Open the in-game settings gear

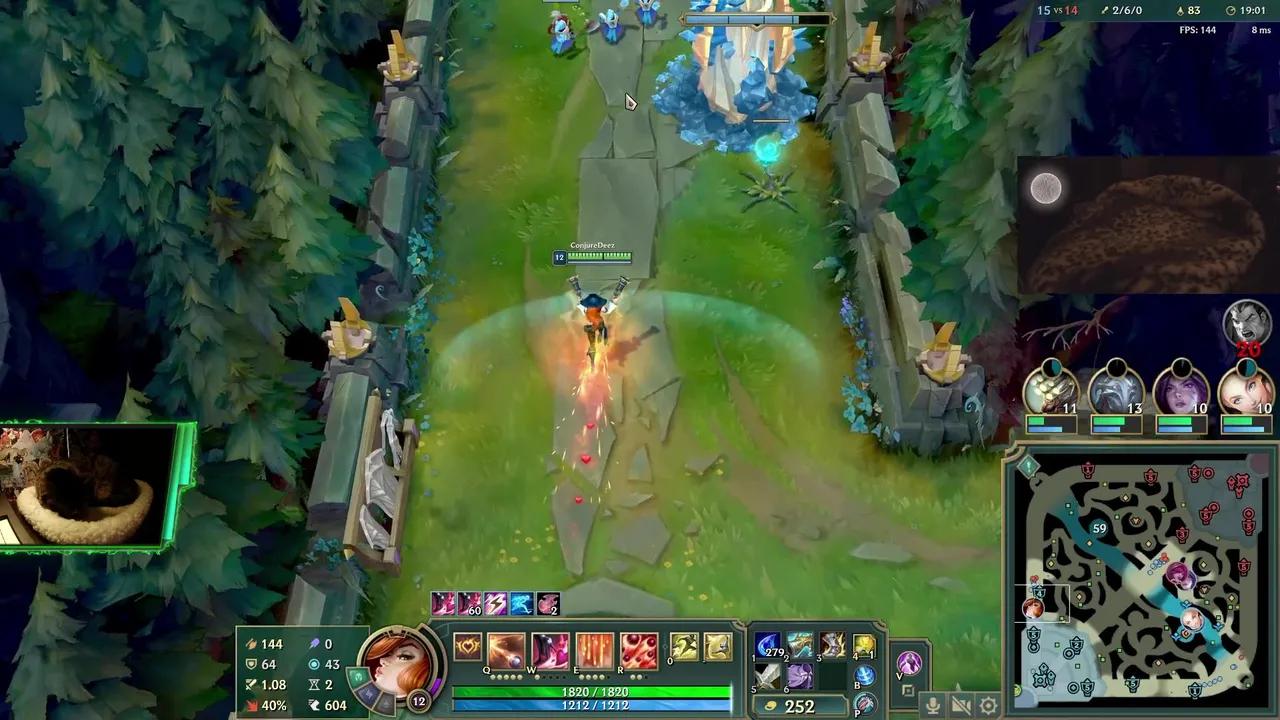[x=987, y=704]
